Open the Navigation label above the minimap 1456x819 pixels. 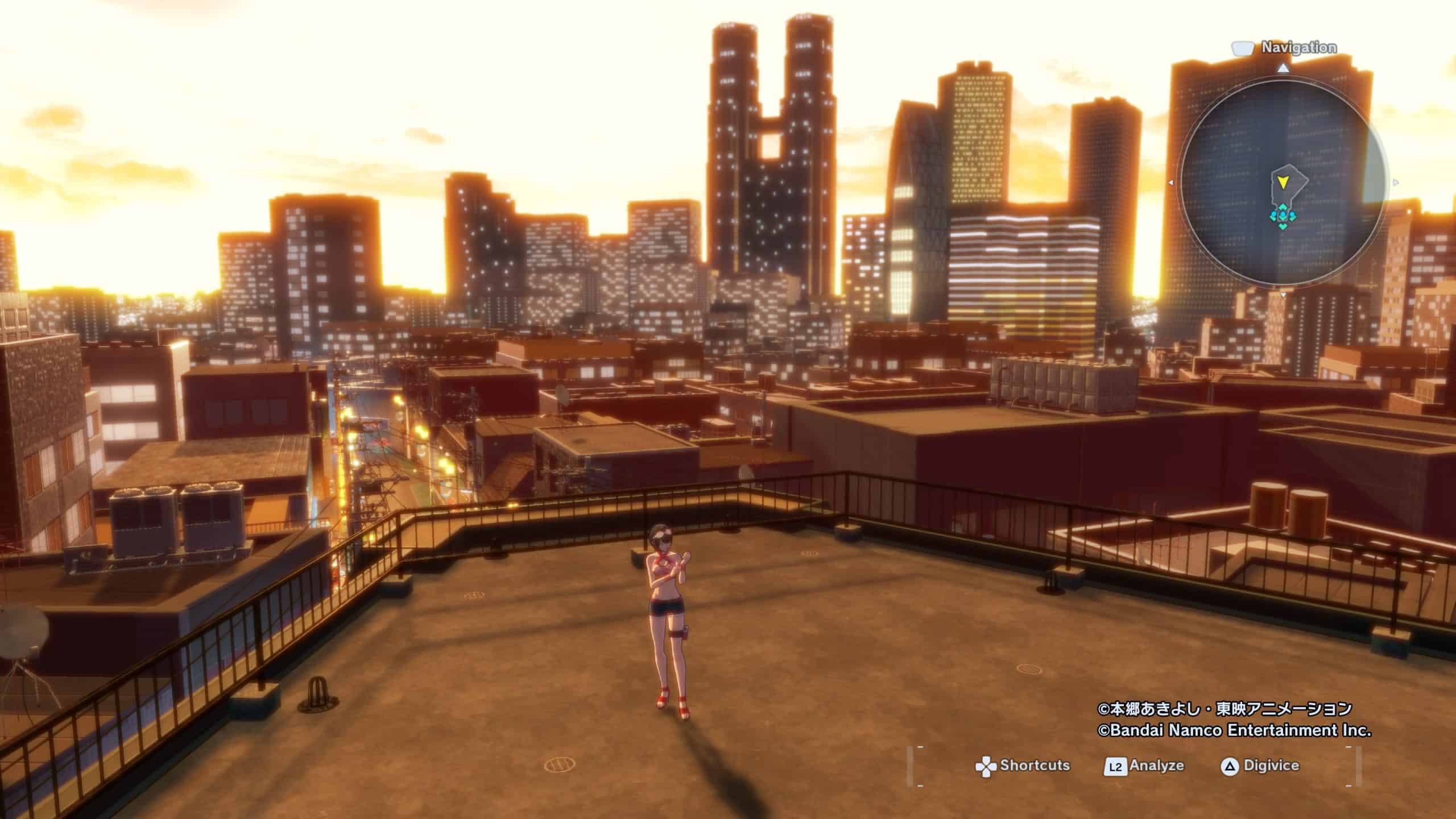pyautogui.click(x=1298, y=48)
